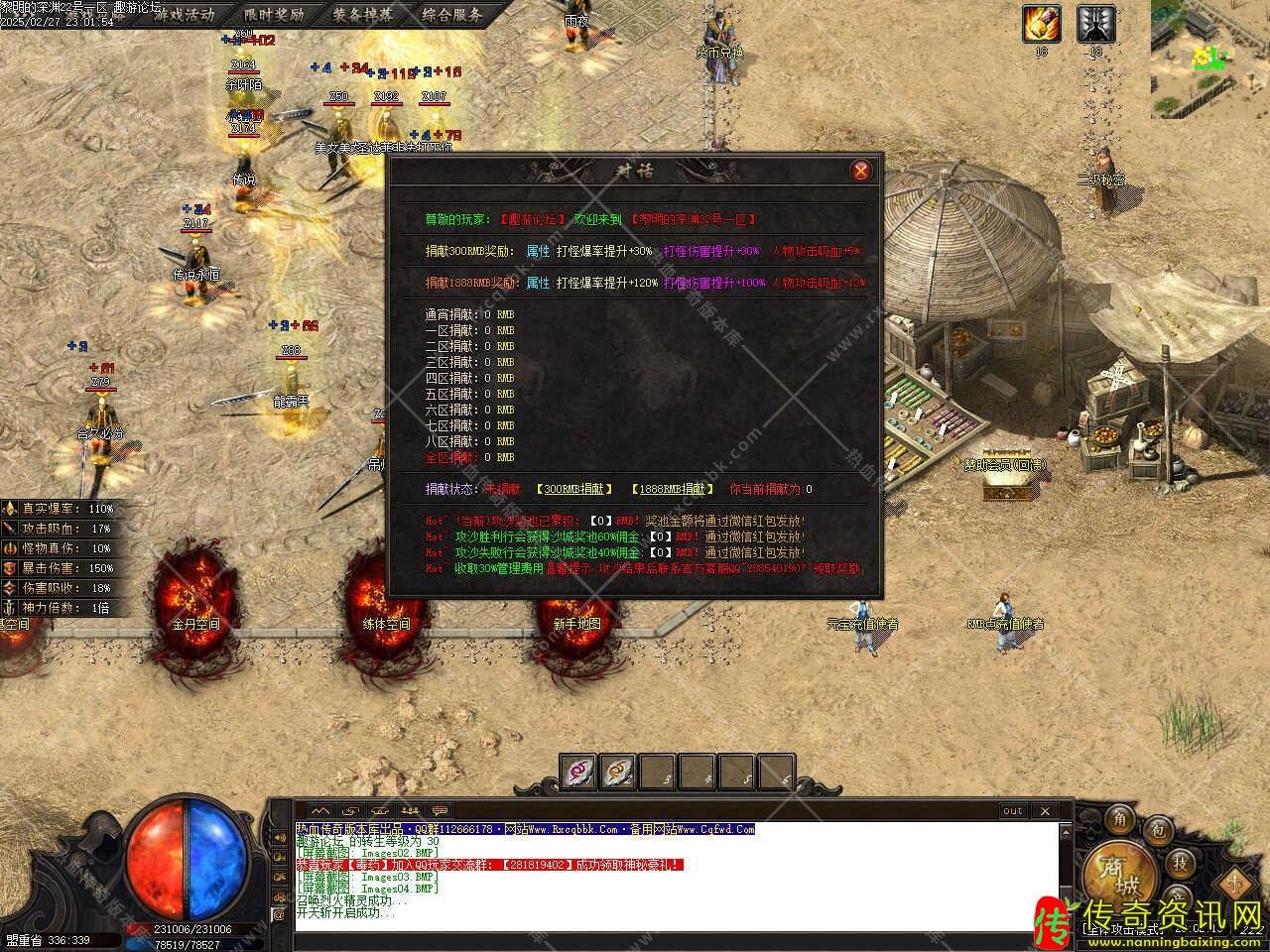The height and width of the screenshot is (952, 1270).
Task: Select the grey armor buff icon
Action: click(x=1095, y=24)
